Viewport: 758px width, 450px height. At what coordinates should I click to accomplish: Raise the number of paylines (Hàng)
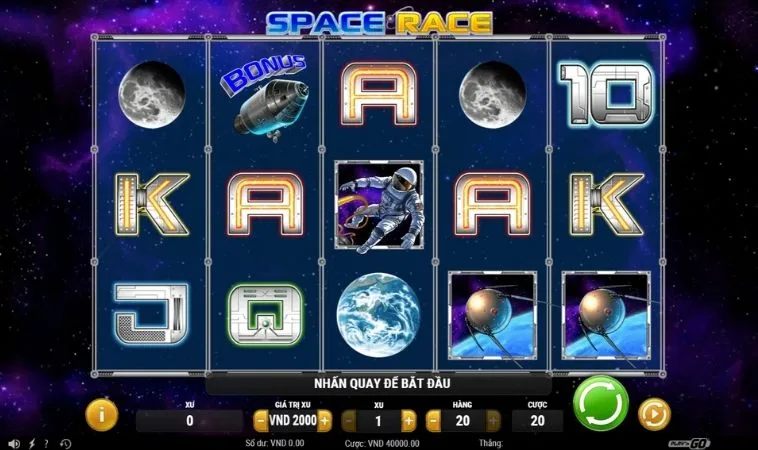[x=492, y=421]
